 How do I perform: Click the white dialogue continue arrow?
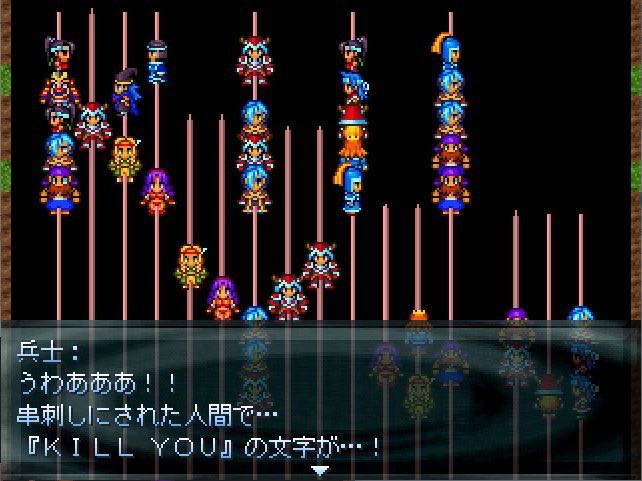click(x=320, y=470)
